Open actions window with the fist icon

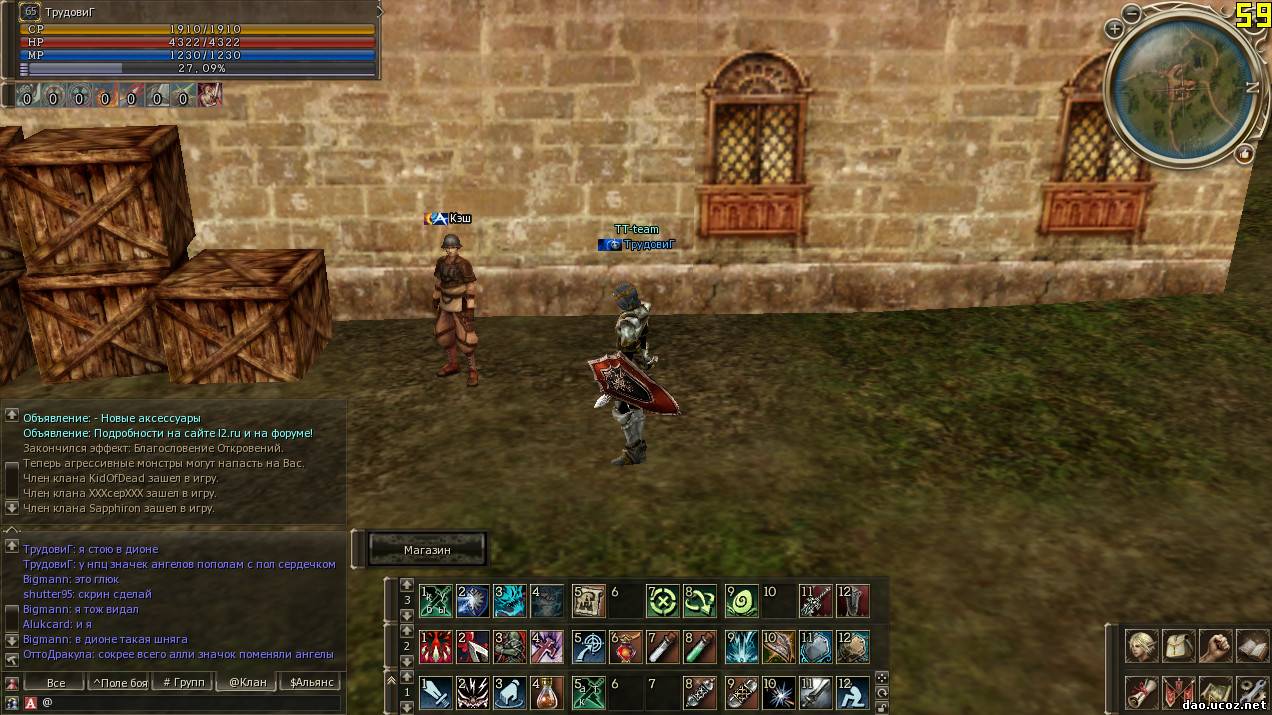[1215, 646]
